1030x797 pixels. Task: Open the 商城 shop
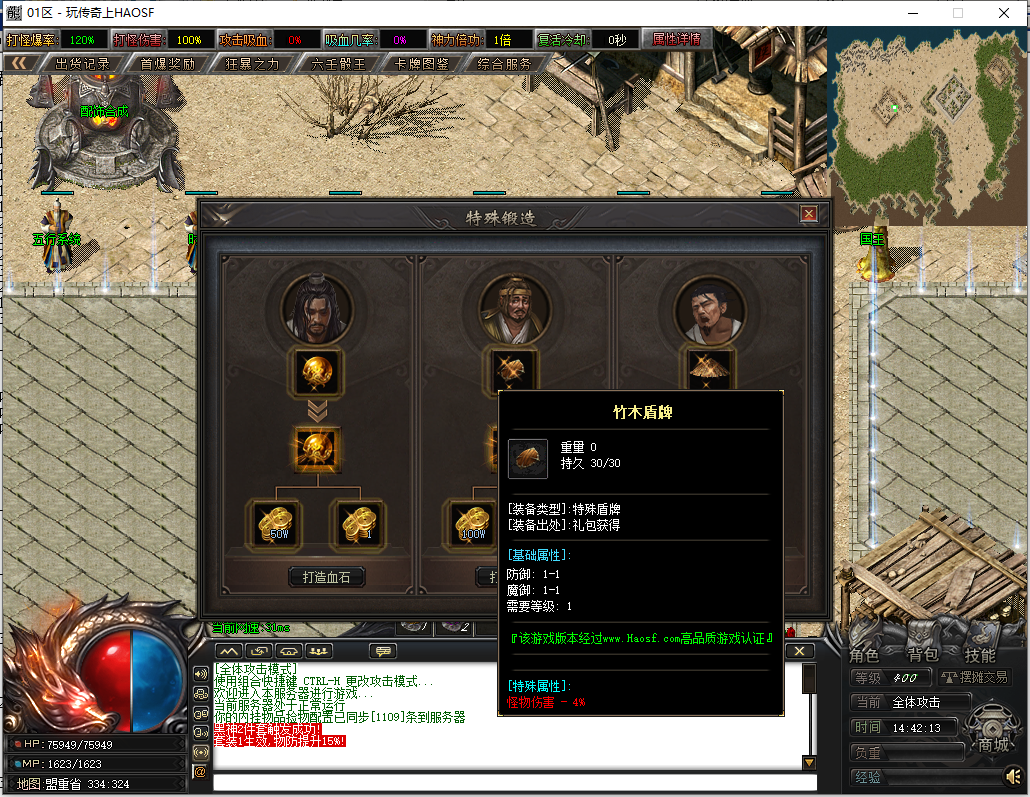click(x=993, y=744)
